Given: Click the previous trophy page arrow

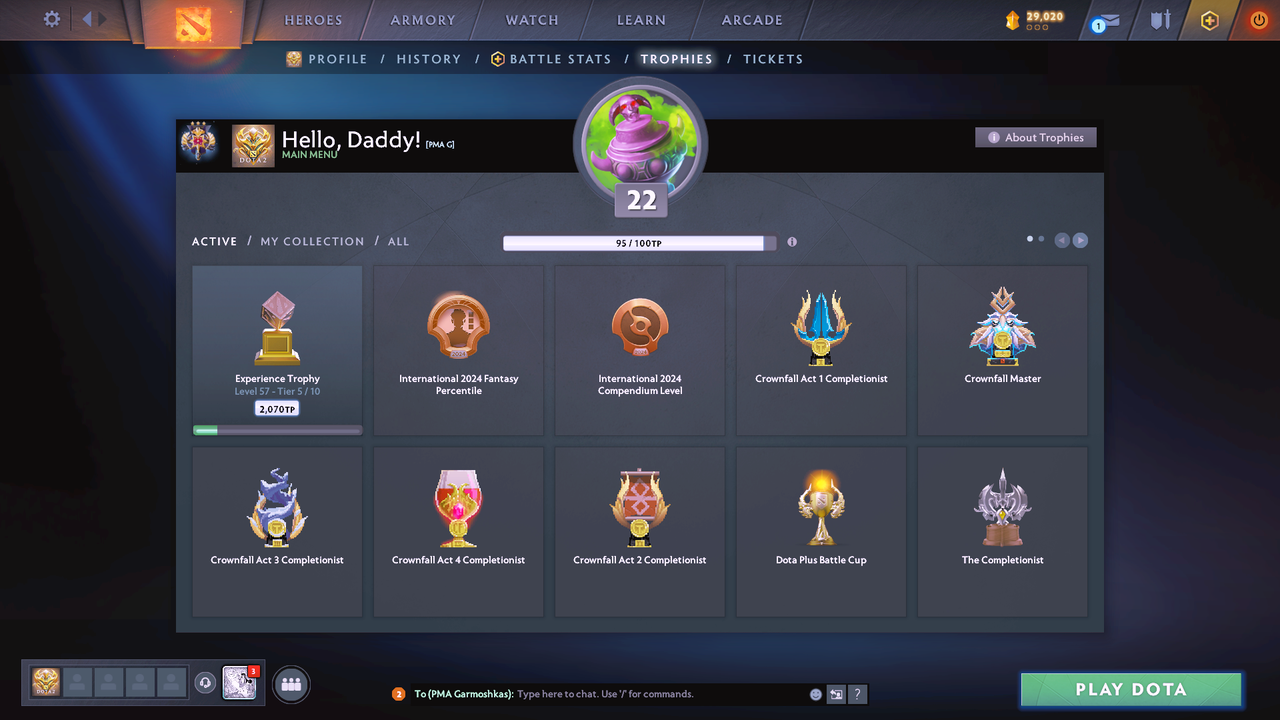Looking at the screenshot, I should coord(1062,240).
